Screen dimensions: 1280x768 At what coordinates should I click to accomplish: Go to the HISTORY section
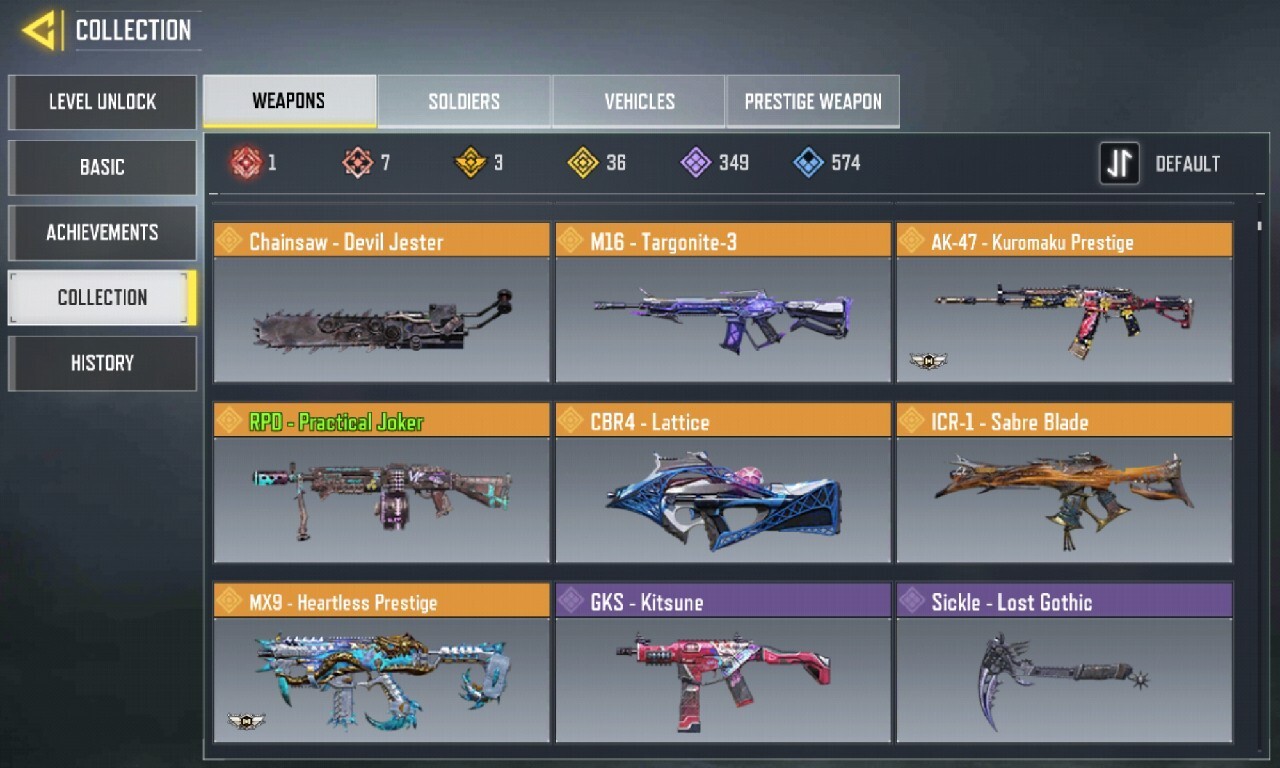tap(101, 362)
